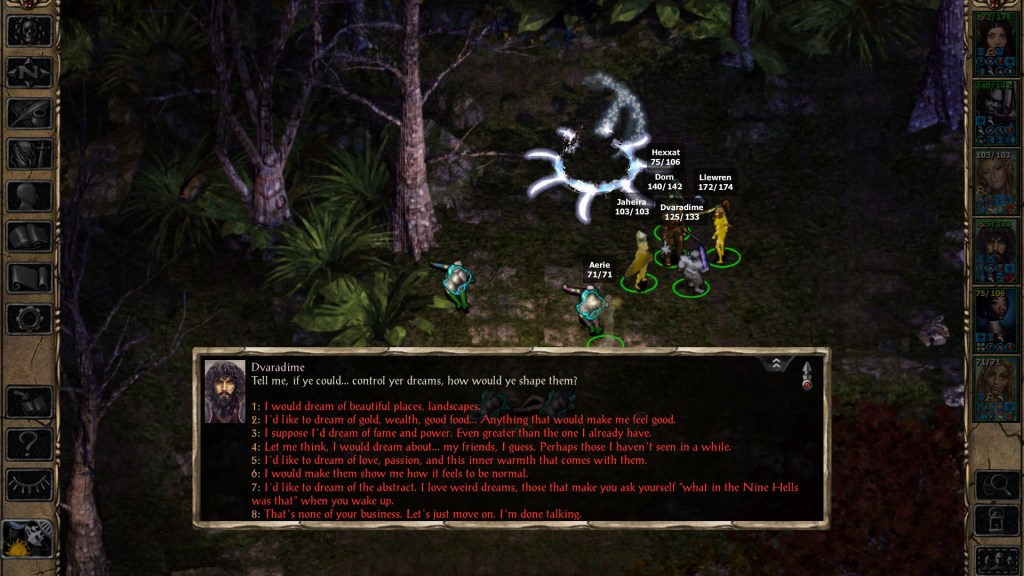The height and width of the screenshot is (576, 1024).
Task: Open the priest scroll button
Action: pos(29,277)
